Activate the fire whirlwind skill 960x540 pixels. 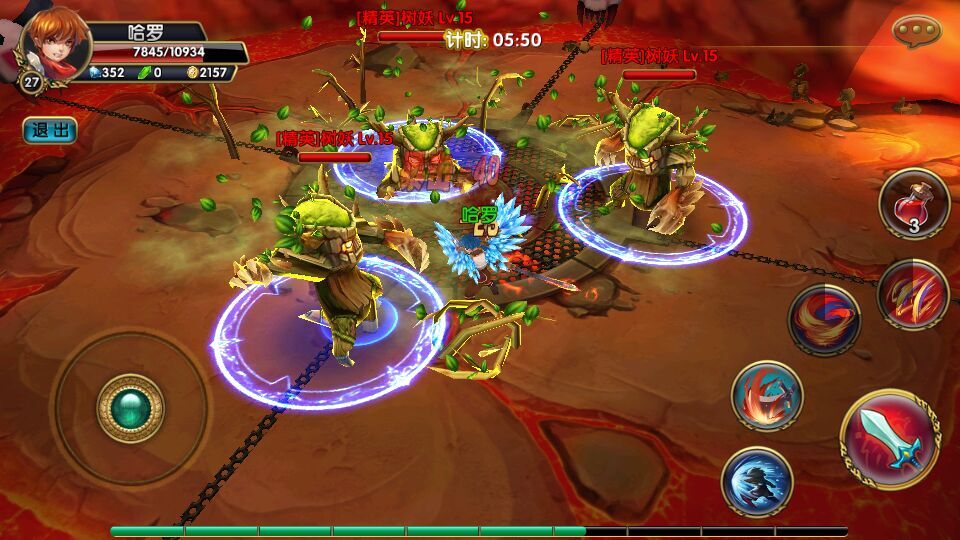(x=824, y=320)
